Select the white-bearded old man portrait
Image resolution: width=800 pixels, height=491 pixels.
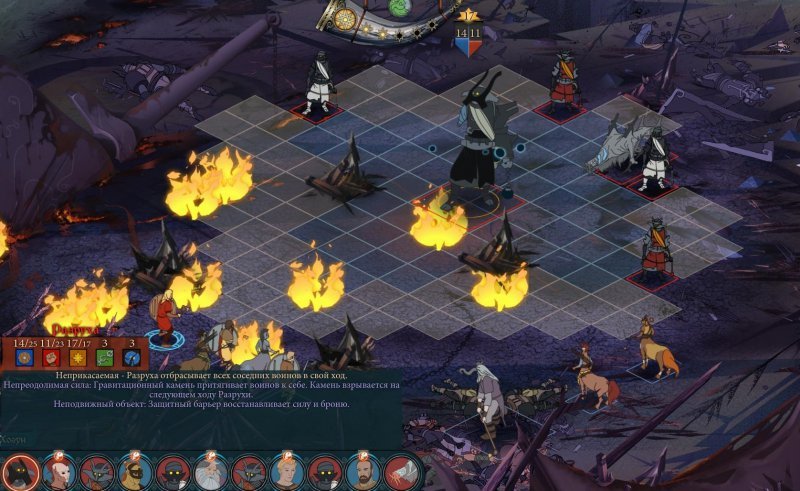(x=210, y=470)
